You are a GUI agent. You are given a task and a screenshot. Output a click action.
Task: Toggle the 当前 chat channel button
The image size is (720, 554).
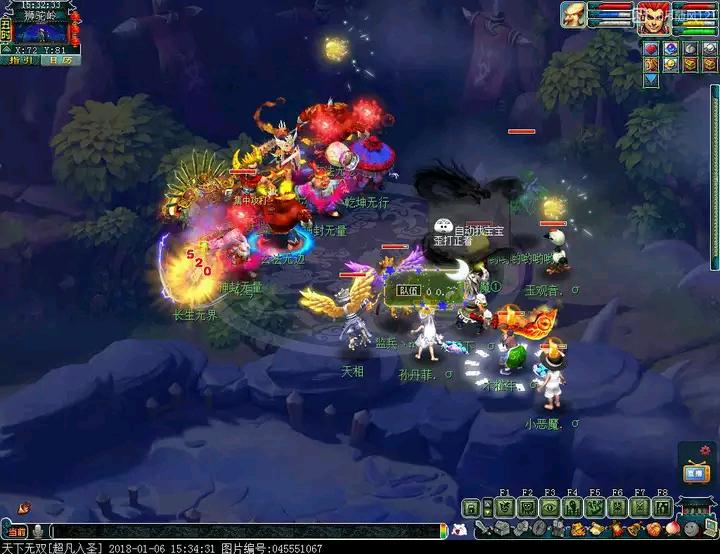17,532
